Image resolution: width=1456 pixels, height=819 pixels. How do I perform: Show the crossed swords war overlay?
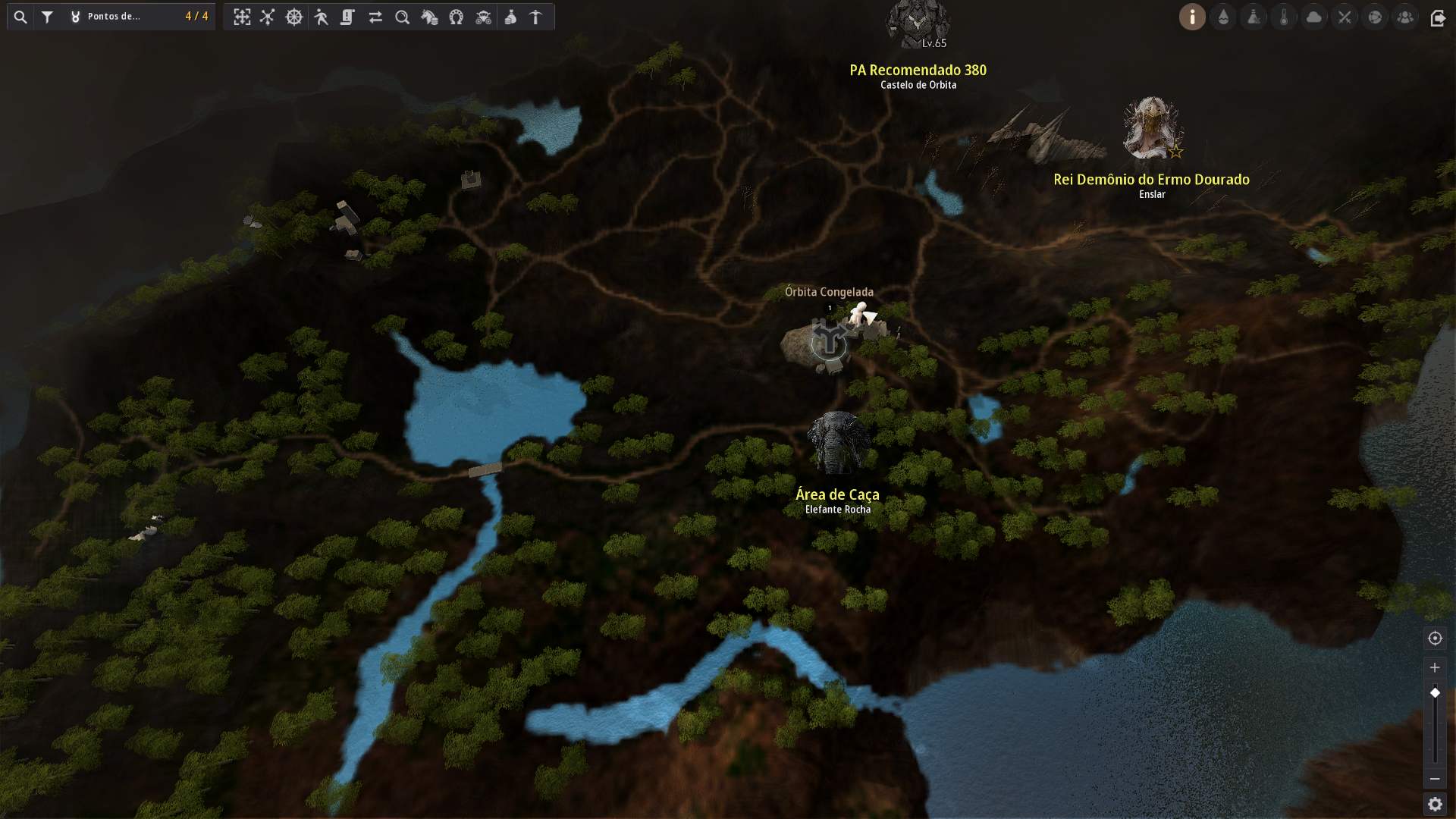point(1345,17)
